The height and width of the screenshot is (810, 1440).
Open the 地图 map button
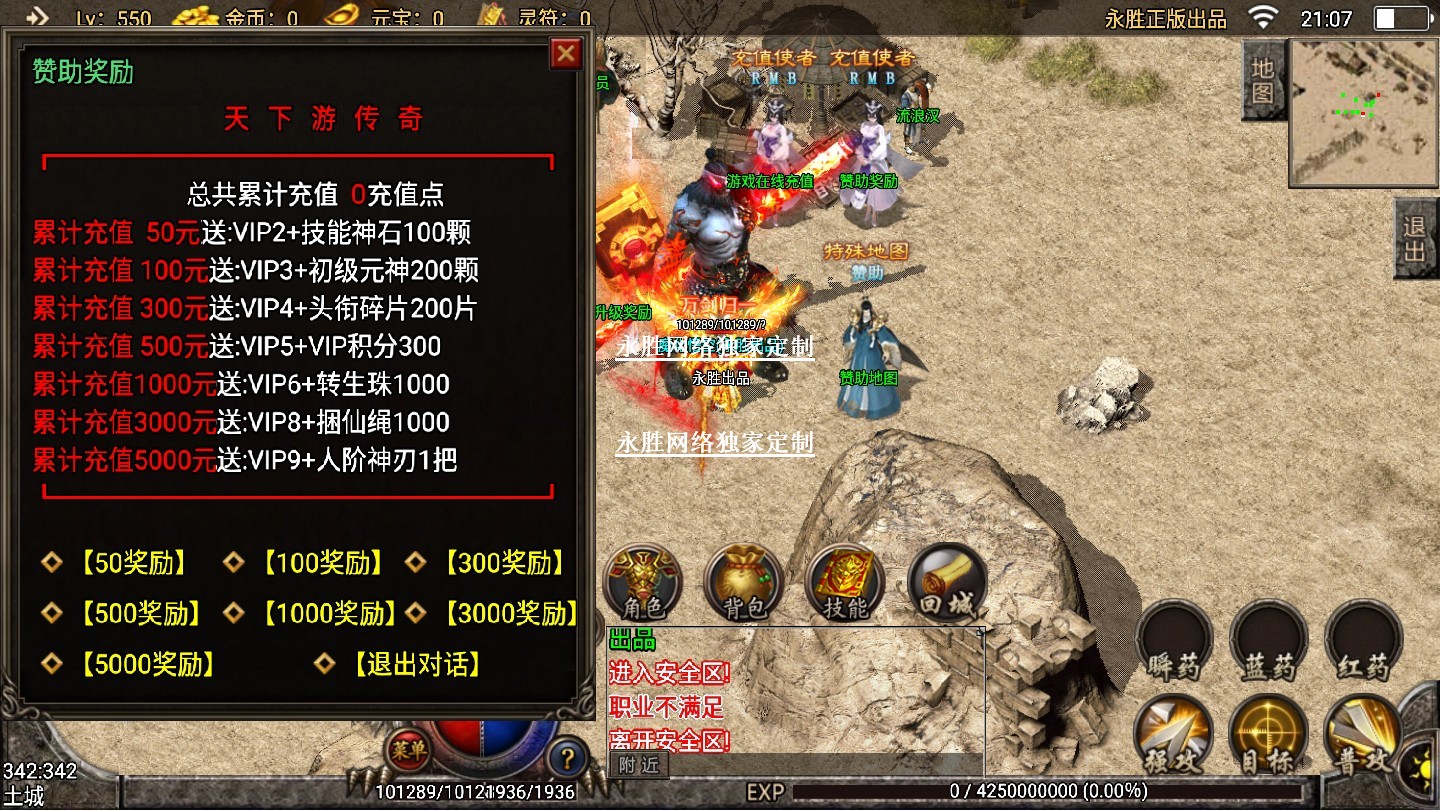coord(1263,81)
